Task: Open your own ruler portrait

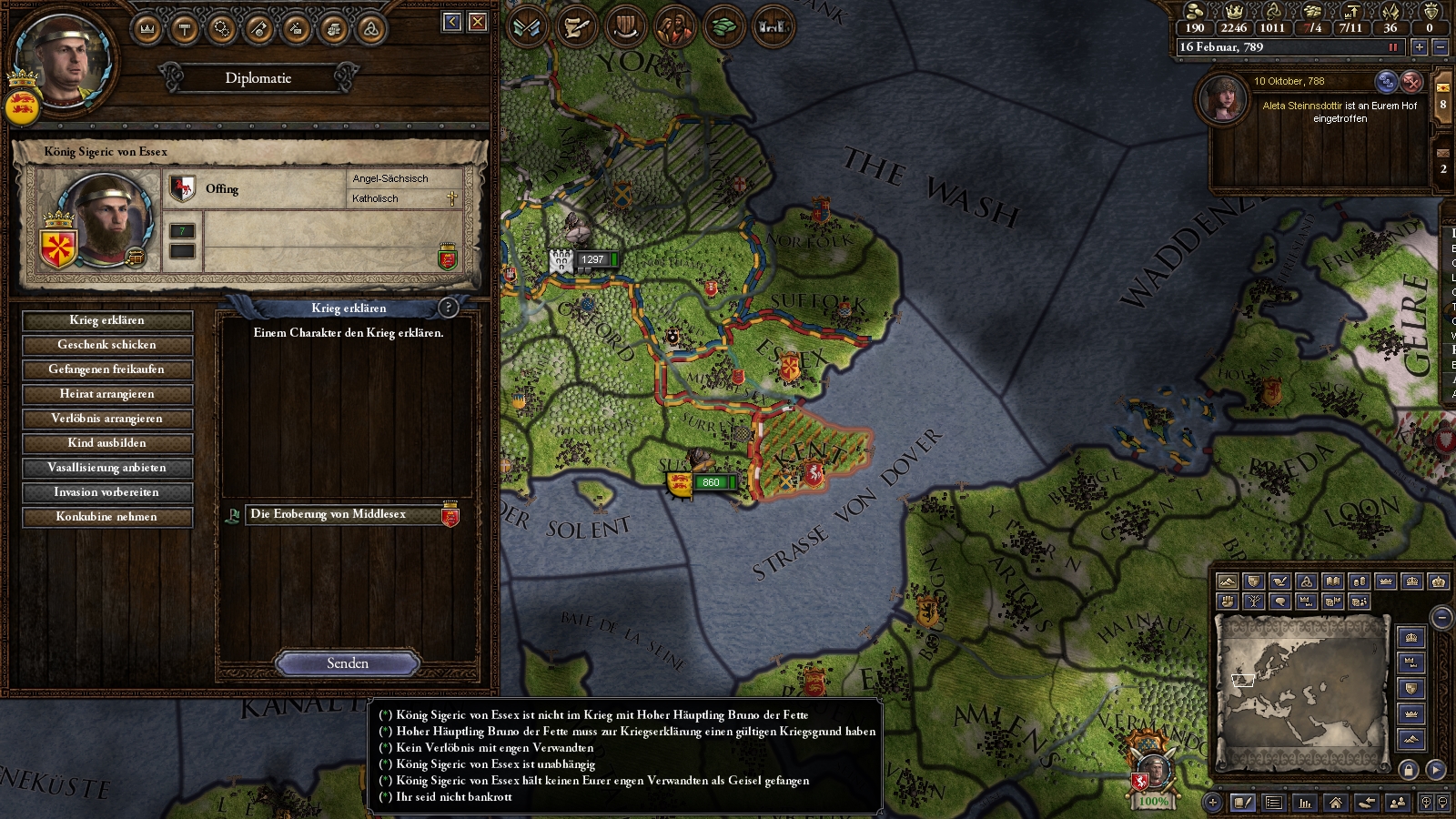Action: pos(64,59)
